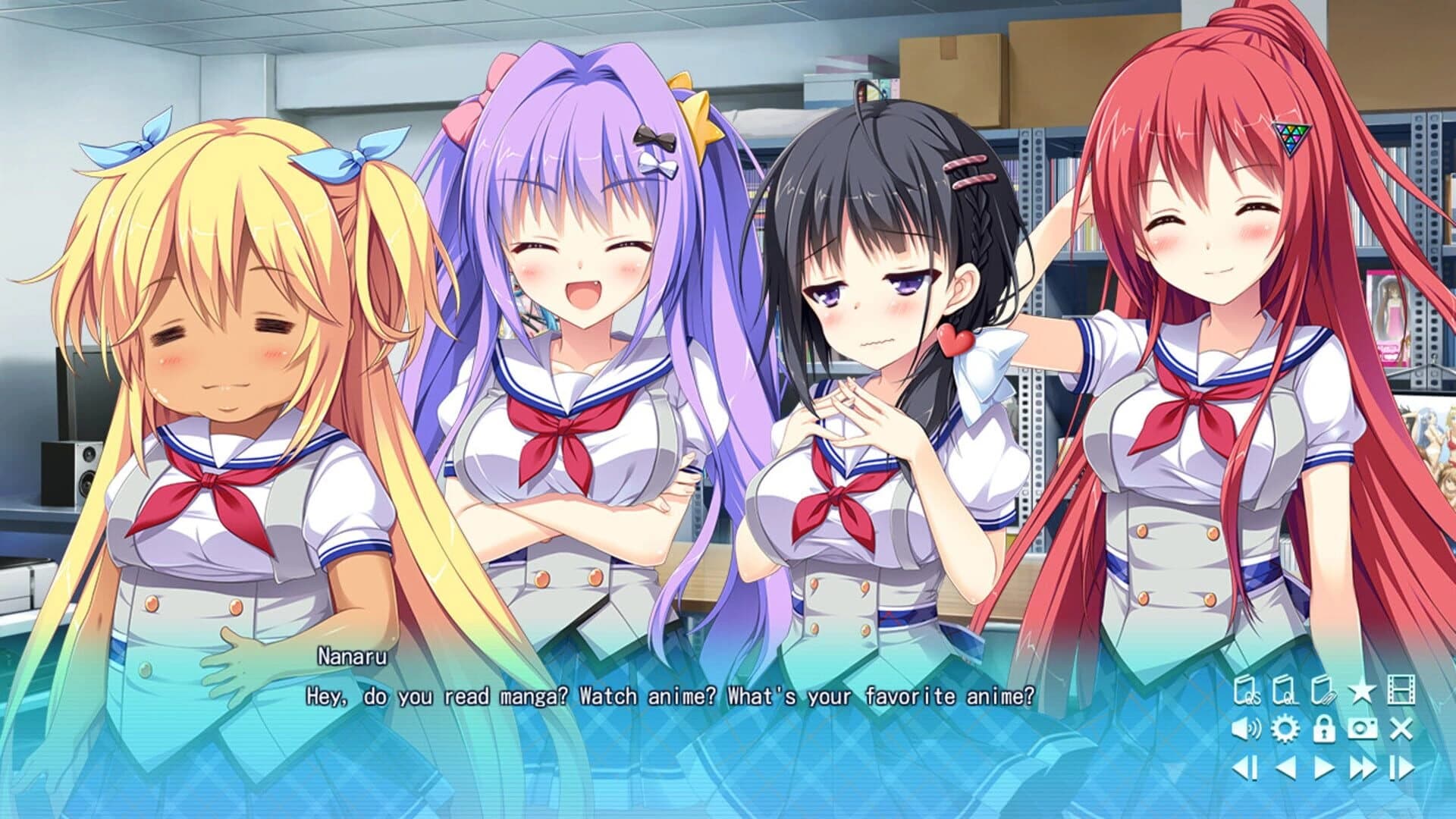This screenshot has height=819, width=1456.
Task: Activate the screen lock padlock icon
Action: coord(1324,729)
